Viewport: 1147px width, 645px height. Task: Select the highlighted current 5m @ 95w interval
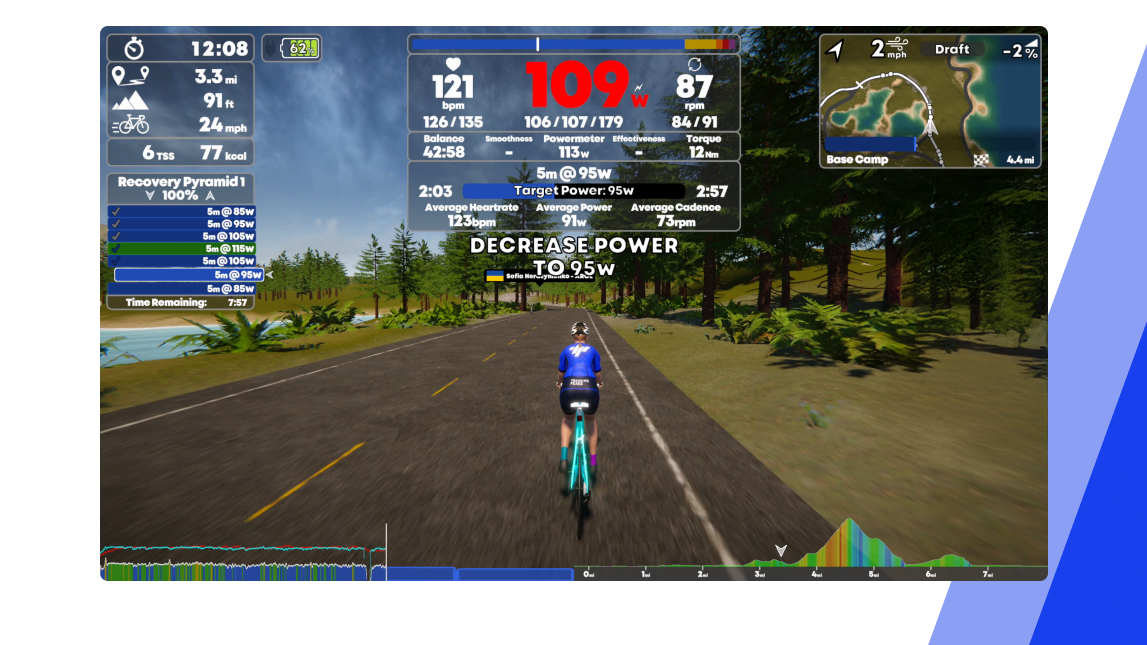(x=189, y=275)
